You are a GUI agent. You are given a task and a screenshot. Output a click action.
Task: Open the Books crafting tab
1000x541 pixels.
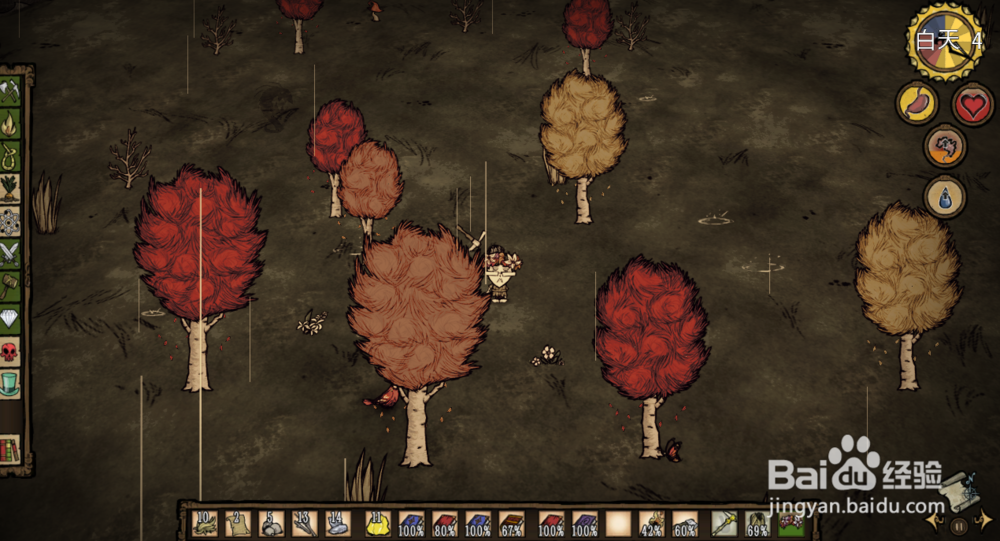[10, 449]
